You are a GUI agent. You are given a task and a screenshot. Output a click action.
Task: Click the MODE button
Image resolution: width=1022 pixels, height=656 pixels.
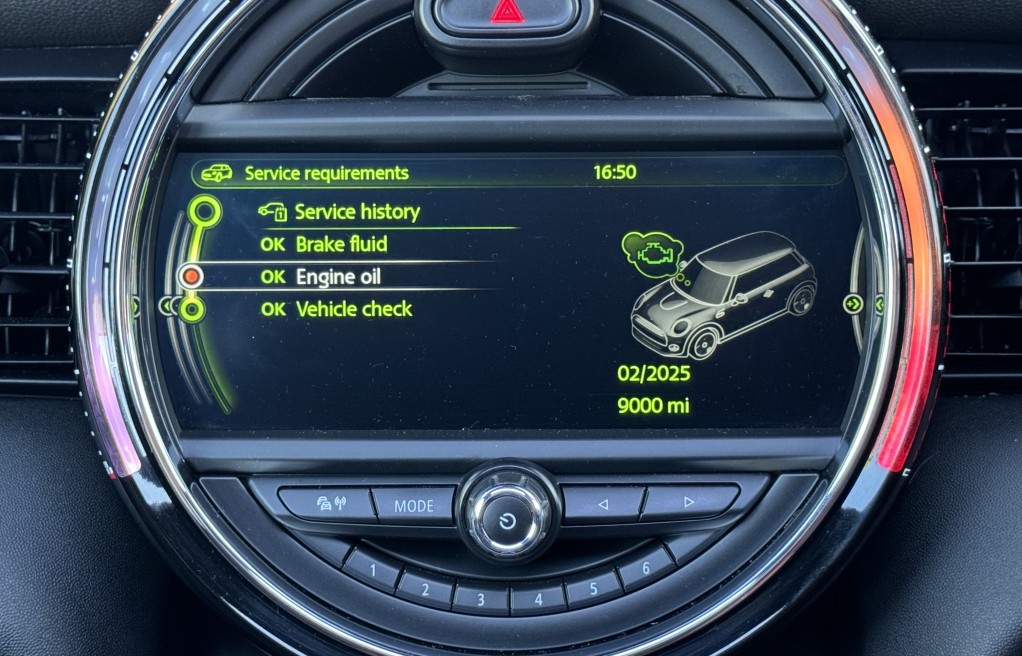[x=413, y=505]
